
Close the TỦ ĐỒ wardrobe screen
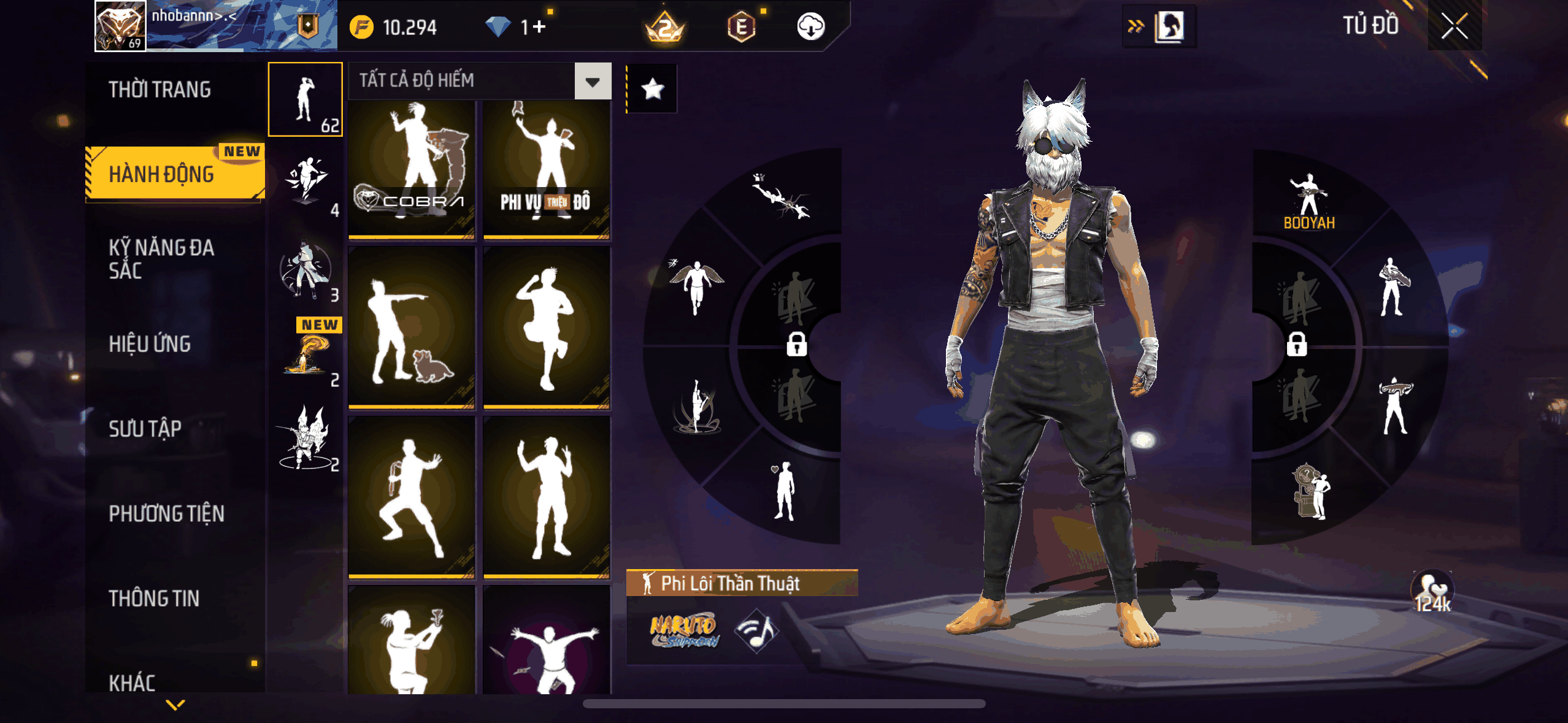(x=1454, y=26)
